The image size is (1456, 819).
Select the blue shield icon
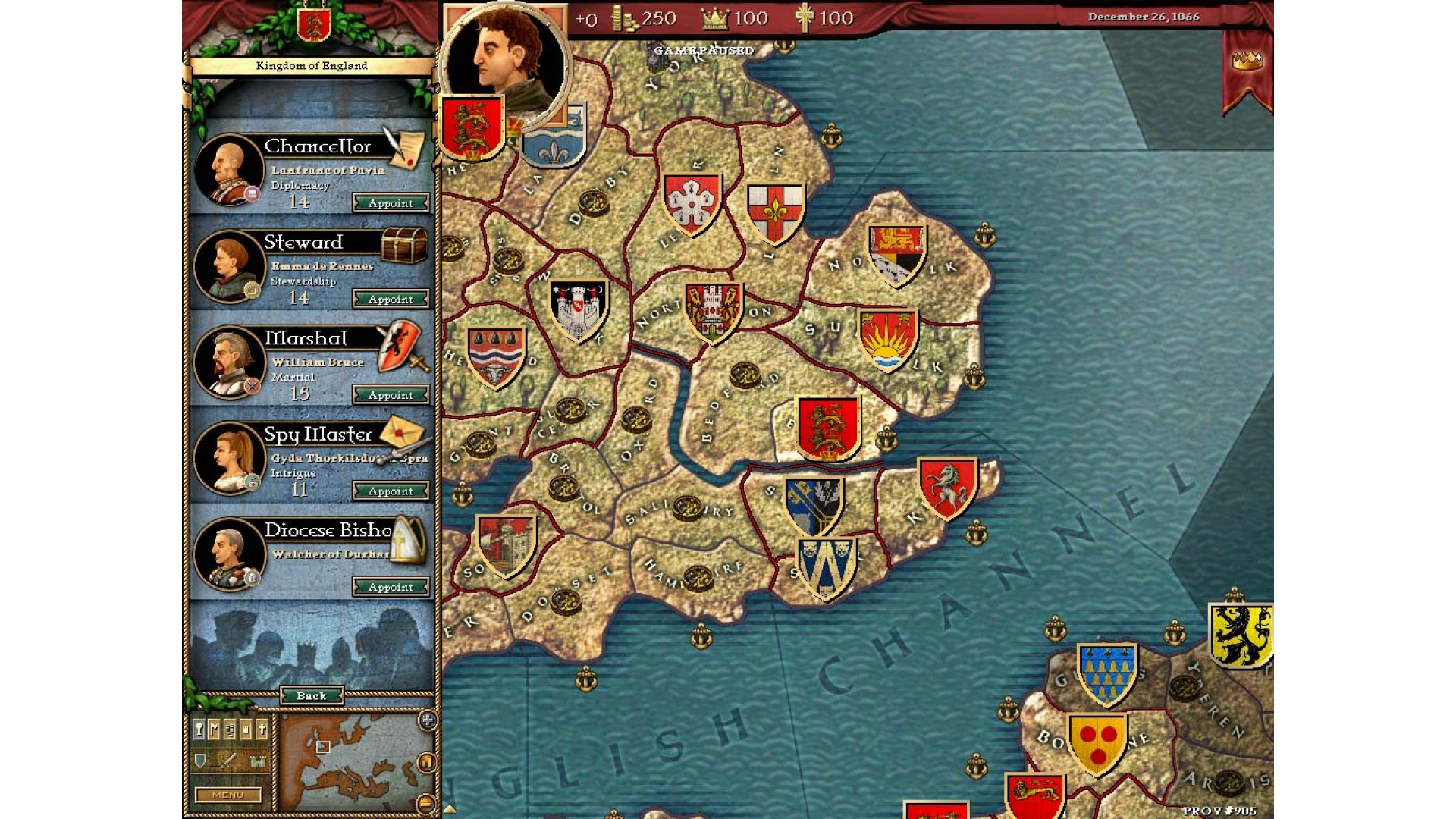[199, 761]
